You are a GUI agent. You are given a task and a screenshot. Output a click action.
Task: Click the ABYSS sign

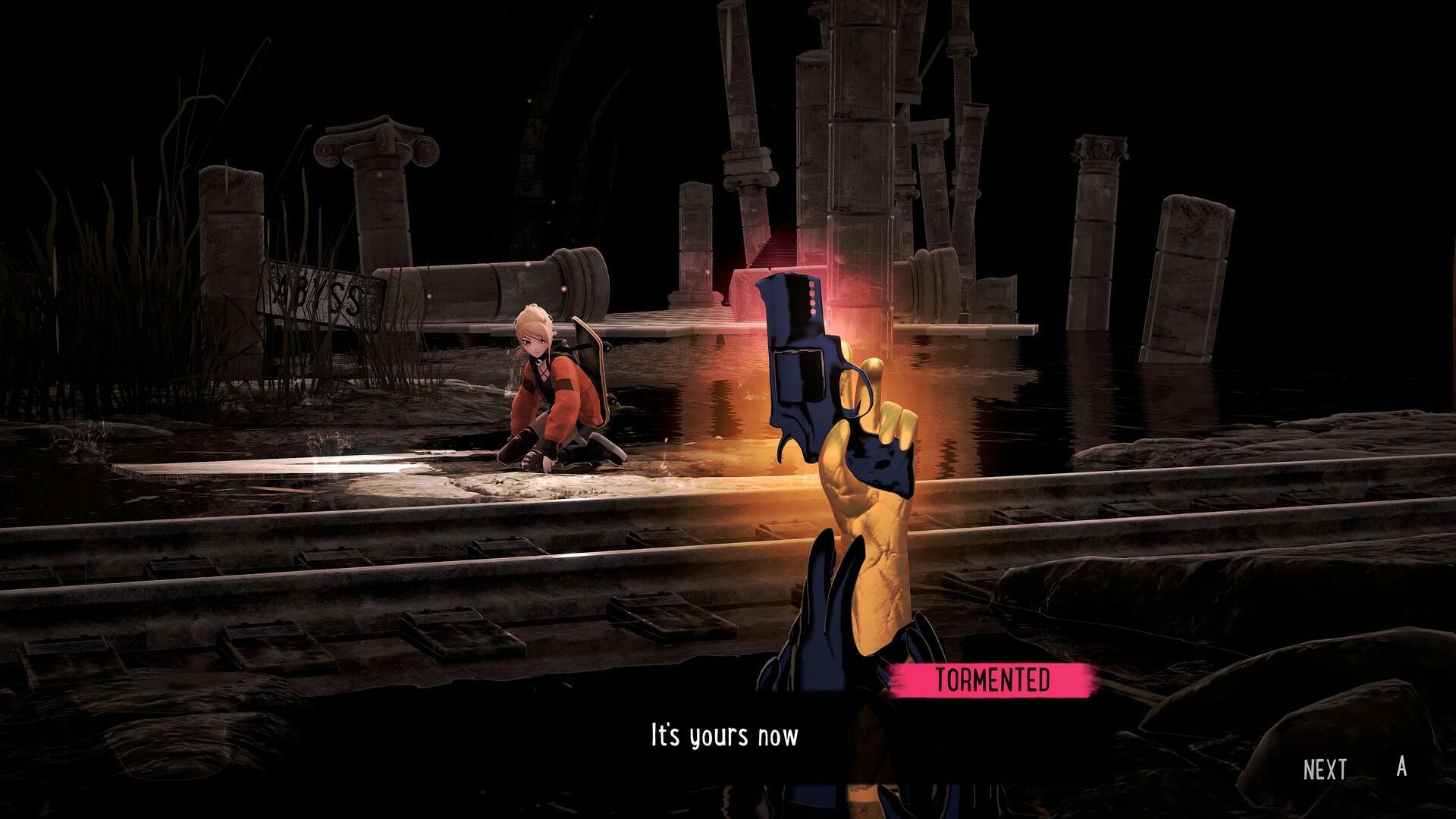pyautogui.click(x=318, y=292)
